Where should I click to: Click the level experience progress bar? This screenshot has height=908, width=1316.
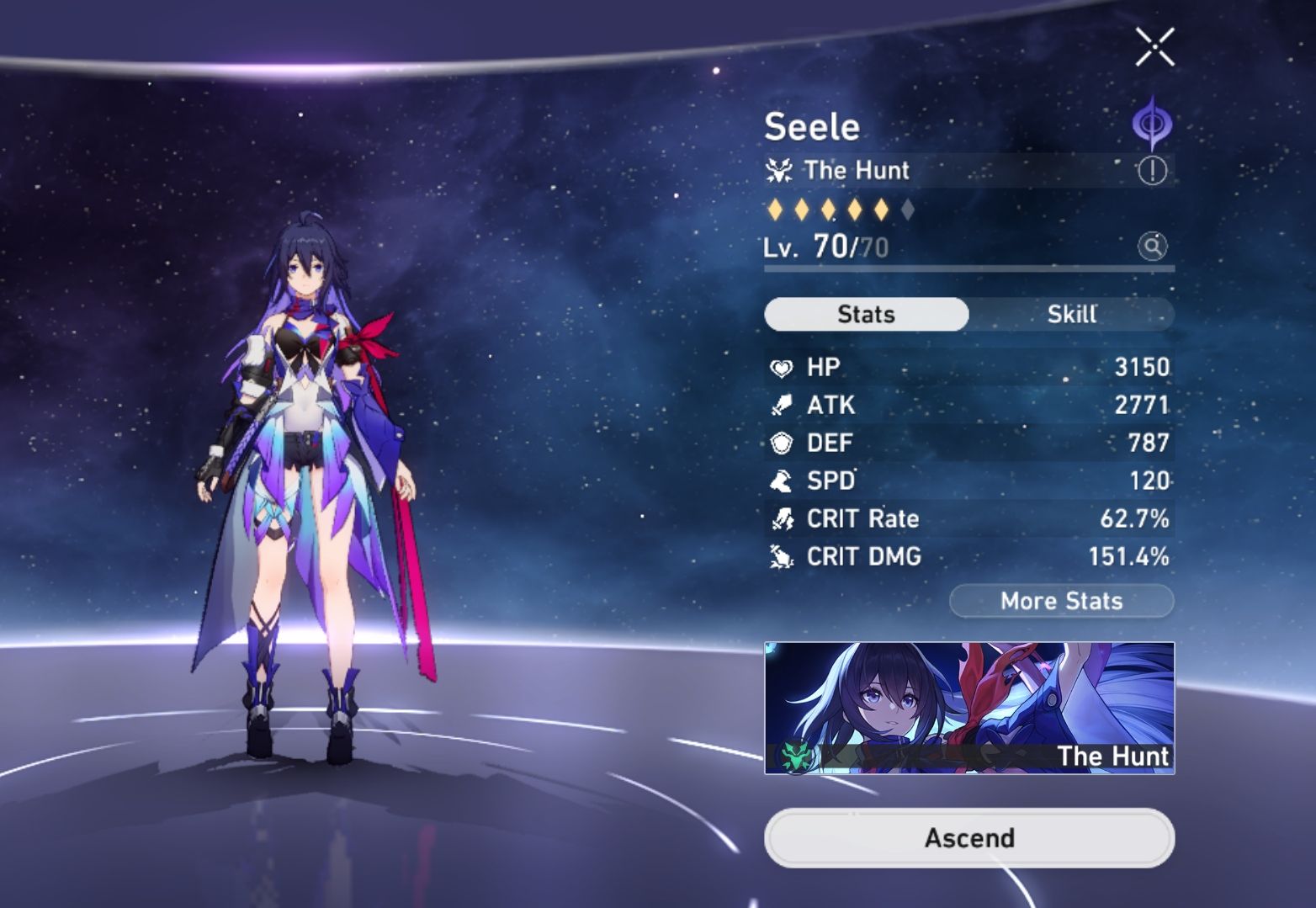[x=968, y=269]
